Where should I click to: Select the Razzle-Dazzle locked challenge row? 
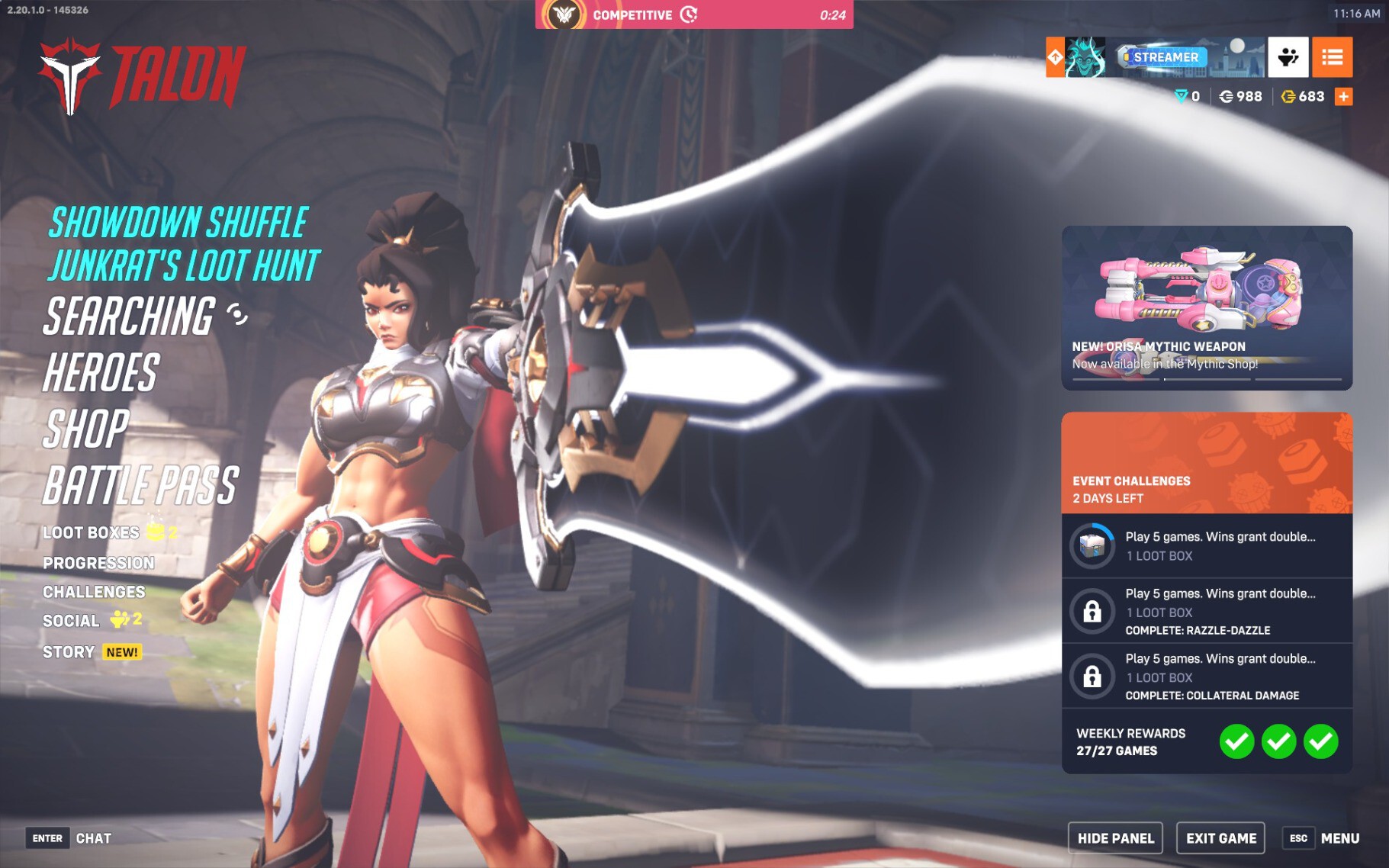1207,611
